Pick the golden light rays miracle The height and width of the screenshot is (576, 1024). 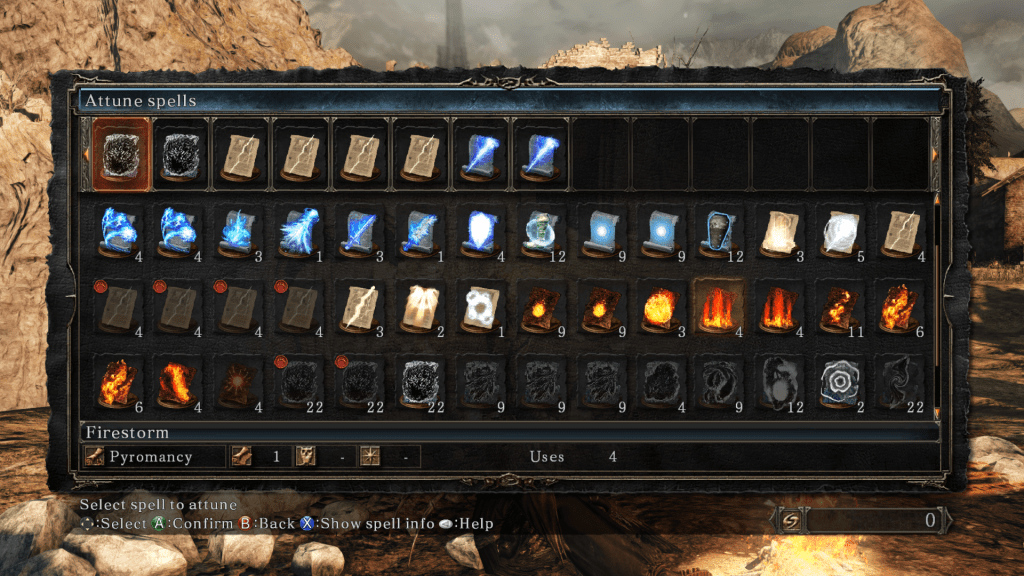[x=419, y=304]
